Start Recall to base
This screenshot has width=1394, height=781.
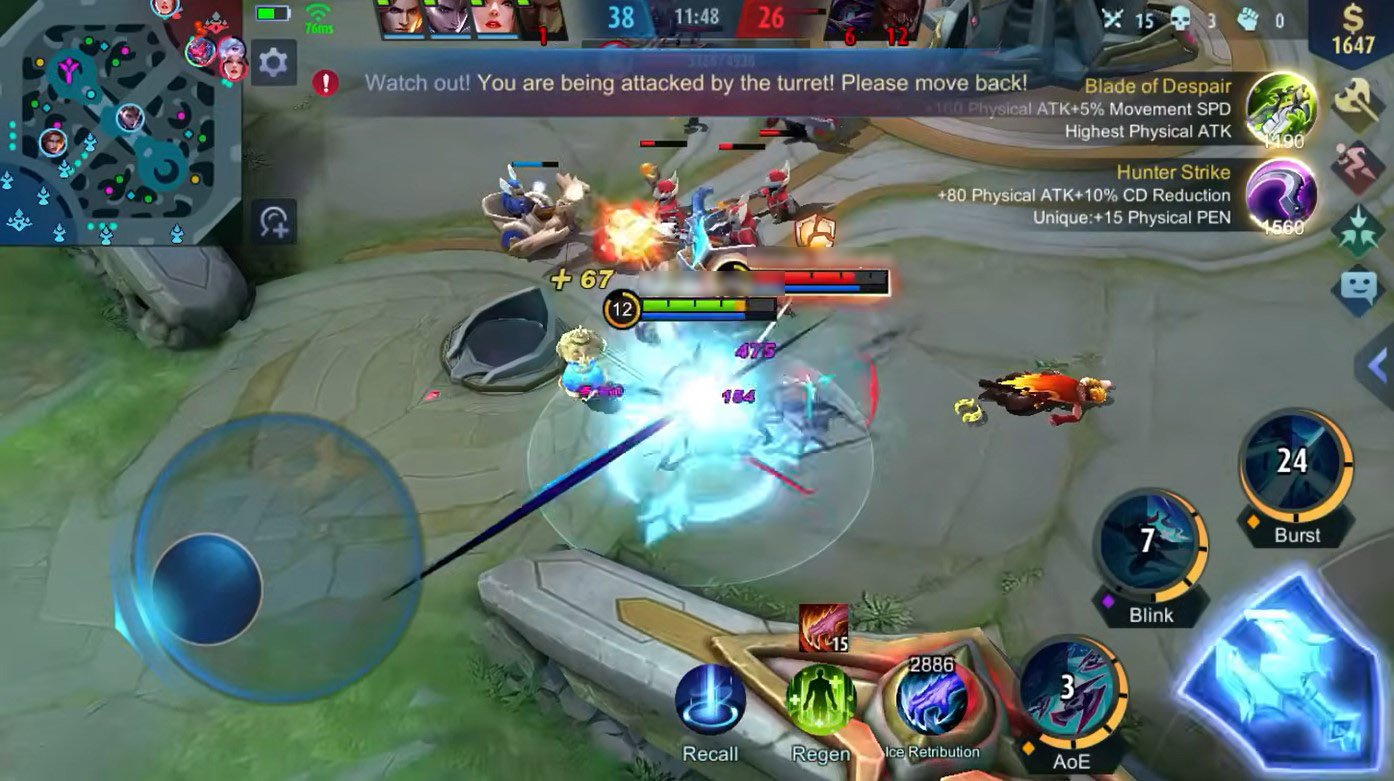(x=710, y=700)
